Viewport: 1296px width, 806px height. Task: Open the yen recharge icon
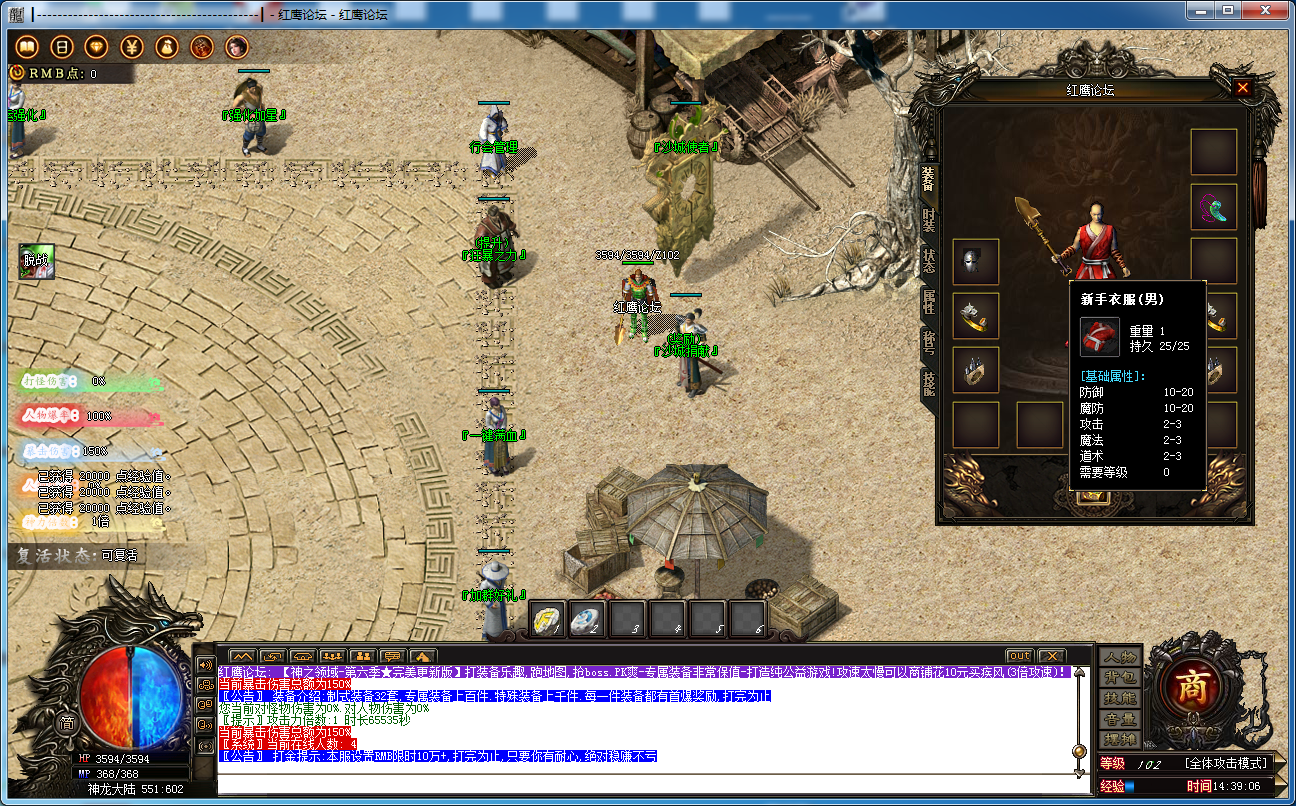pos(132,47)
